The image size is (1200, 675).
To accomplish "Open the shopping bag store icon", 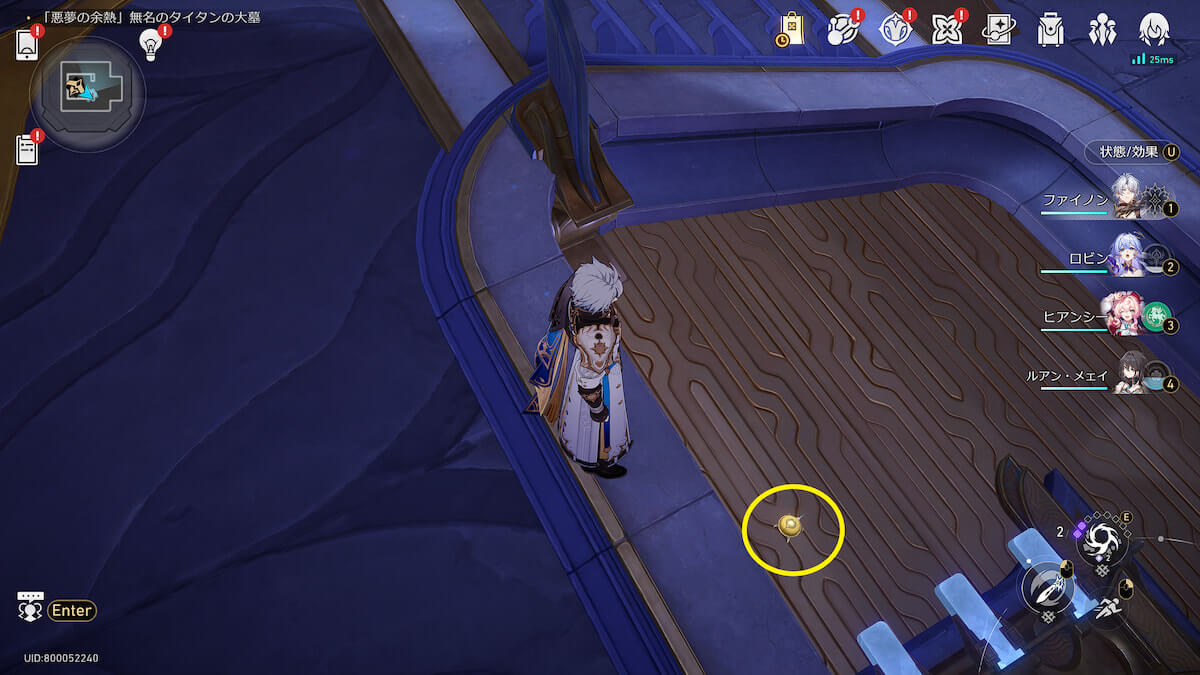I will (791, 30).
